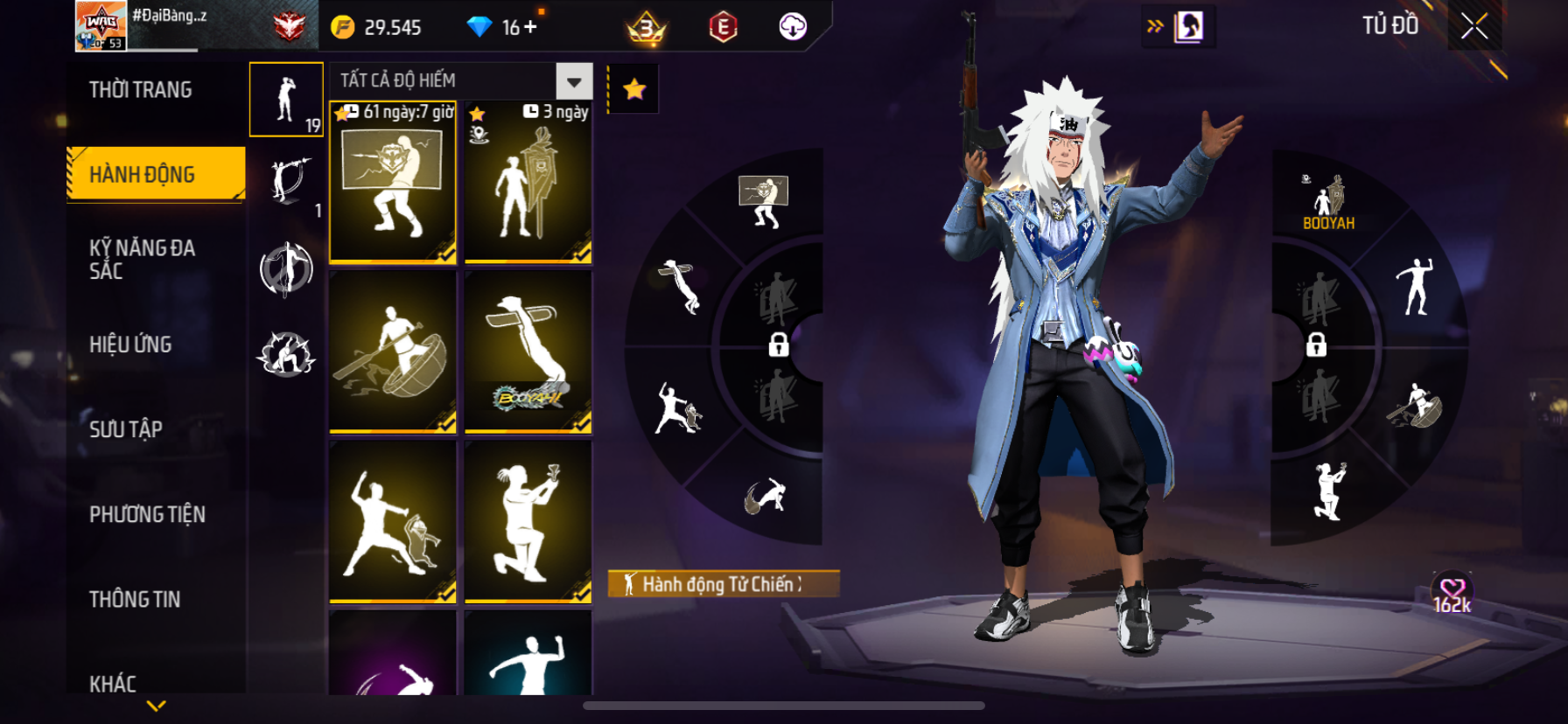The width and height of the screenshot is (1568, 724).
Task: Open the Hiệu Ứng category
Action: [130, 345]
